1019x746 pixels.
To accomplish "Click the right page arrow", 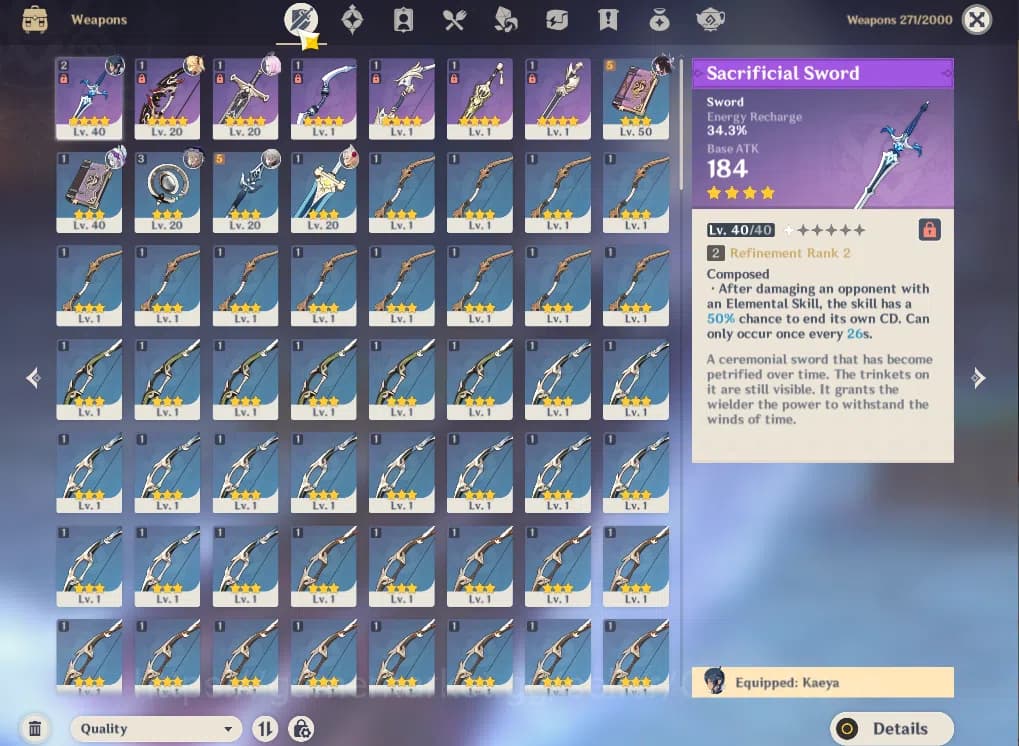I will pos(979,377).
